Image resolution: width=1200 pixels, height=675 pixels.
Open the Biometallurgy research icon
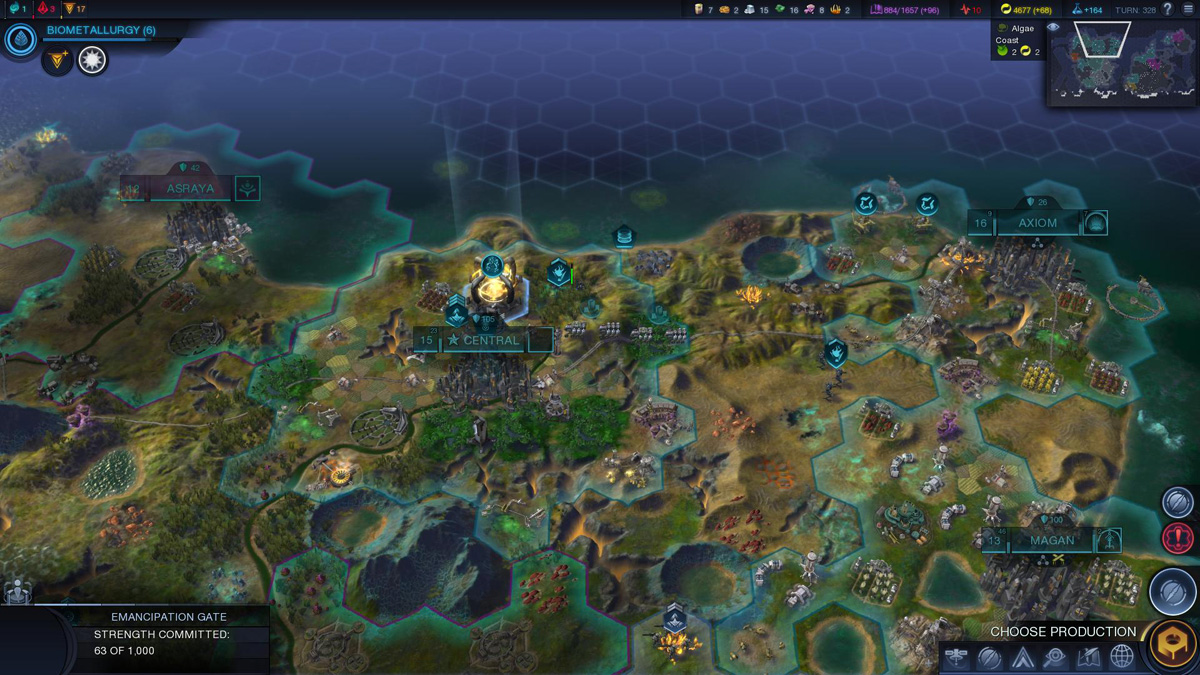click(x=20, y=40)
